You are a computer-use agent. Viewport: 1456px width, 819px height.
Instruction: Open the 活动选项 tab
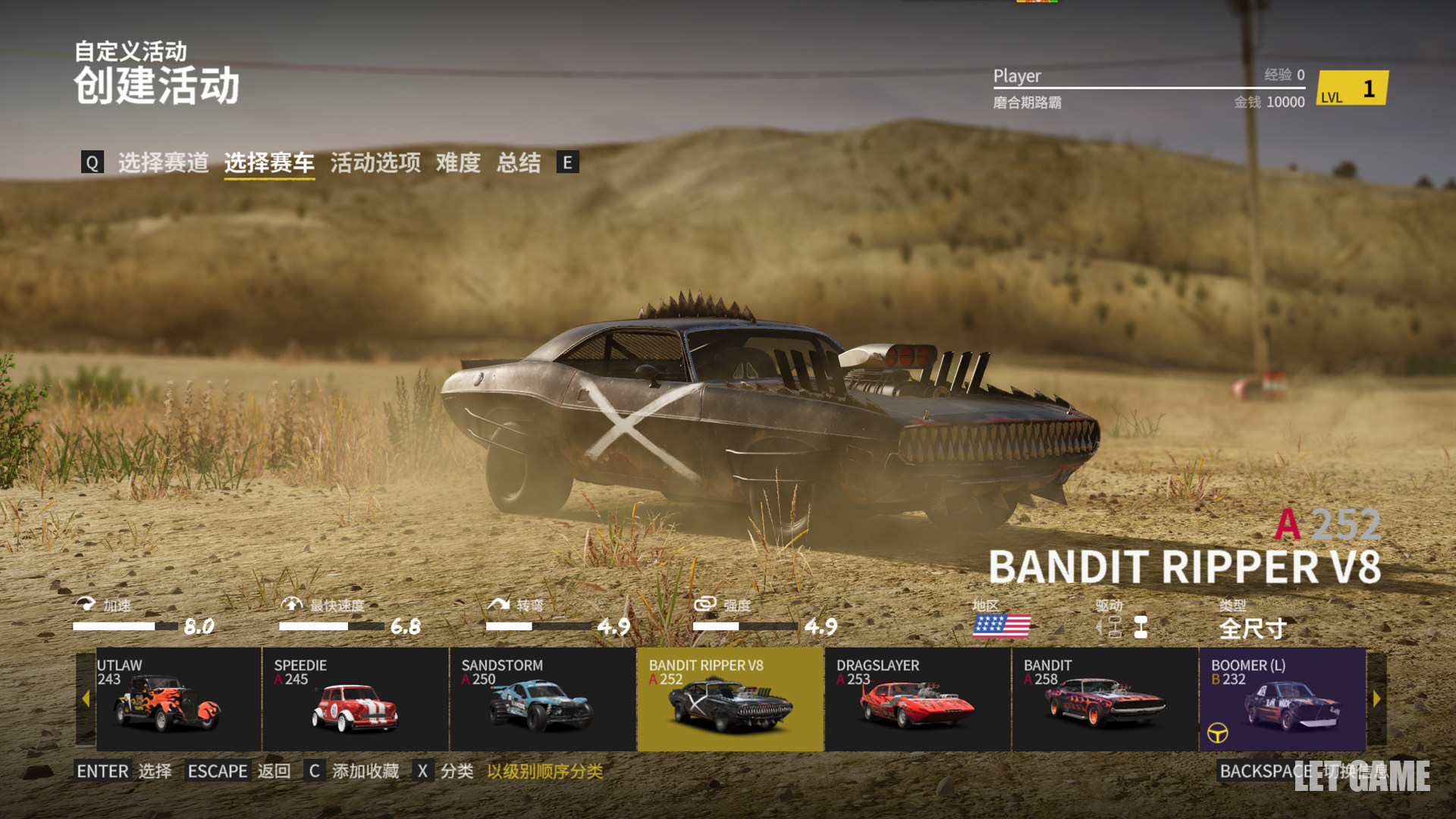pyautogui.click(x=375, y=162)
